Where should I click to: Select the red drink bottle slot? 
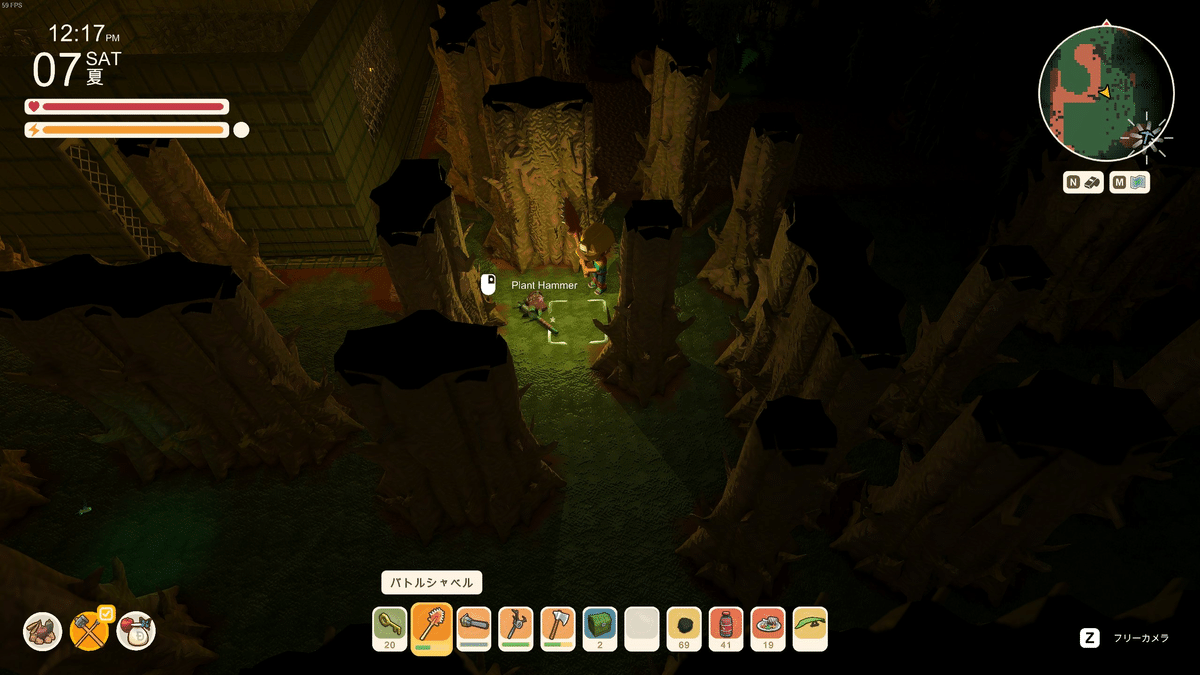tap(726, 627)
